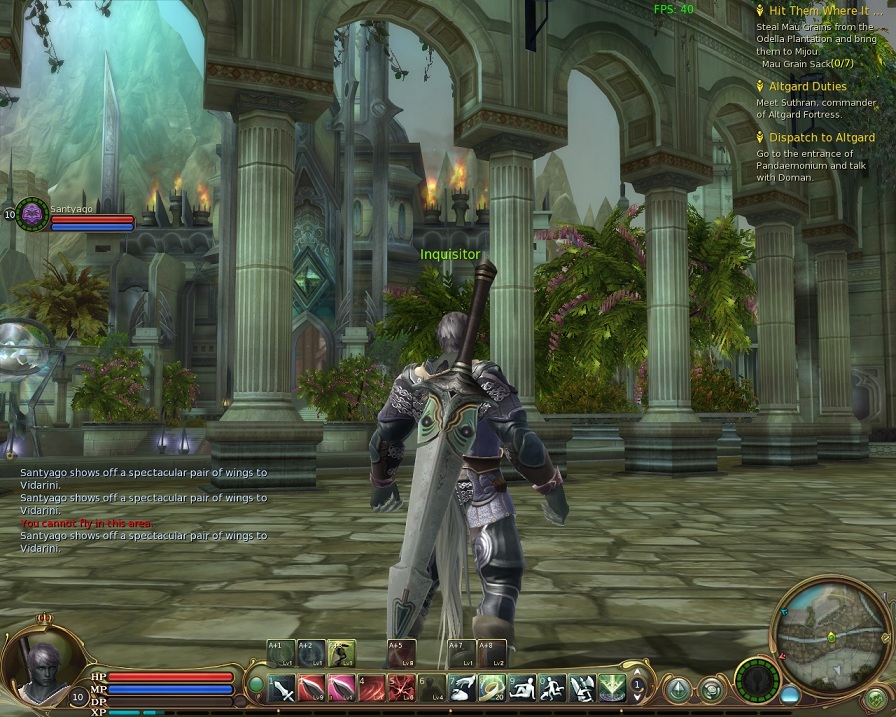
Task: Open the Dispatch to Altgard quest
Action: (821, 138)
